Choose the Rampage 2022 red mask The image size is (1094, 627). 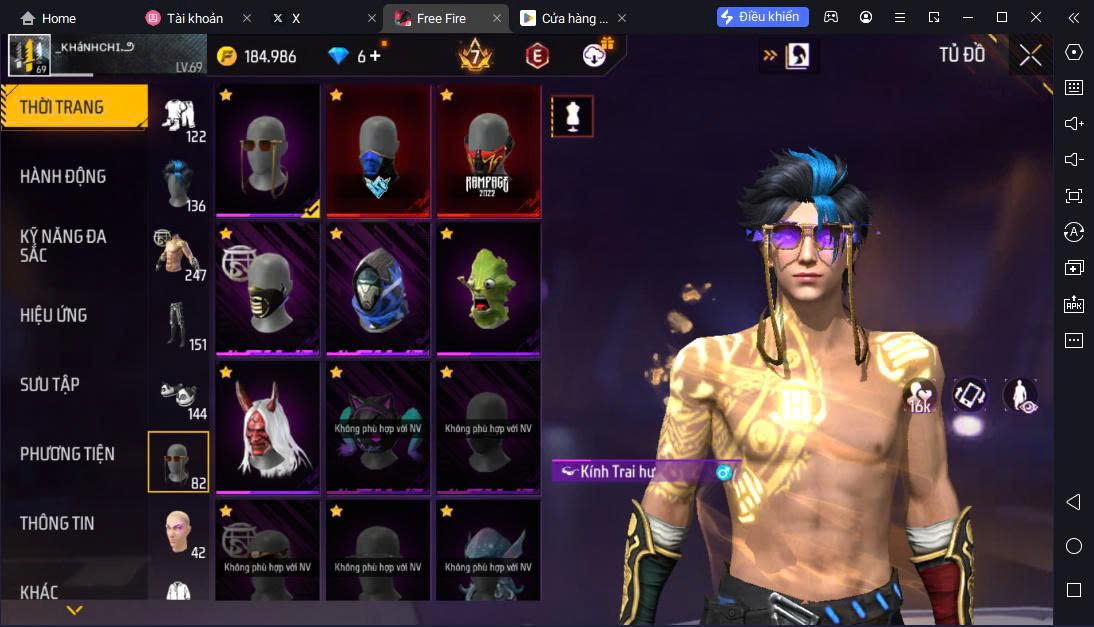tap(488, 150)
